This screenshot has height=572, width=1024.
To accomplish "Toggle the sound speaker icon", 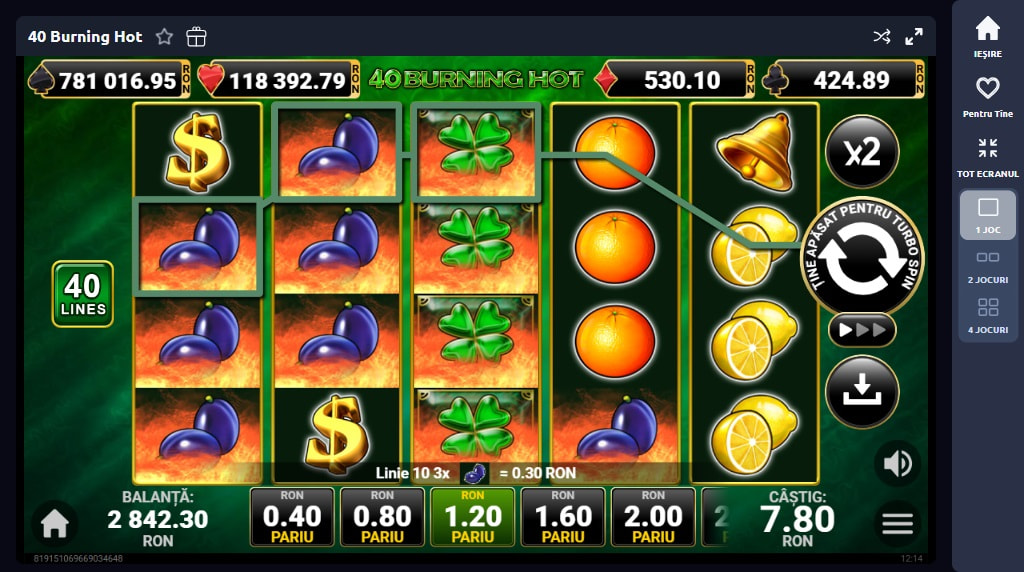I will [x=897, y=463].
